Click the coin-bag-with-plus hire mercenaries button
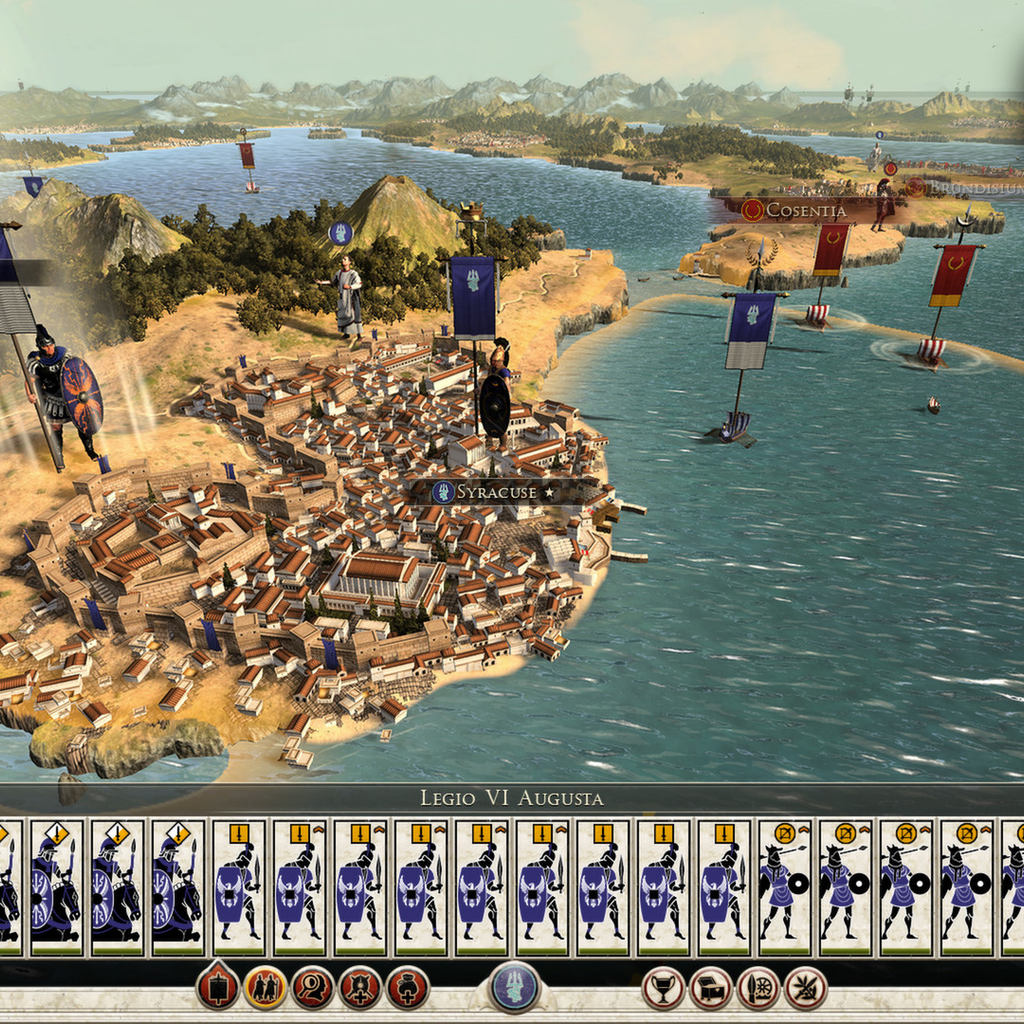 click(408, 988)
